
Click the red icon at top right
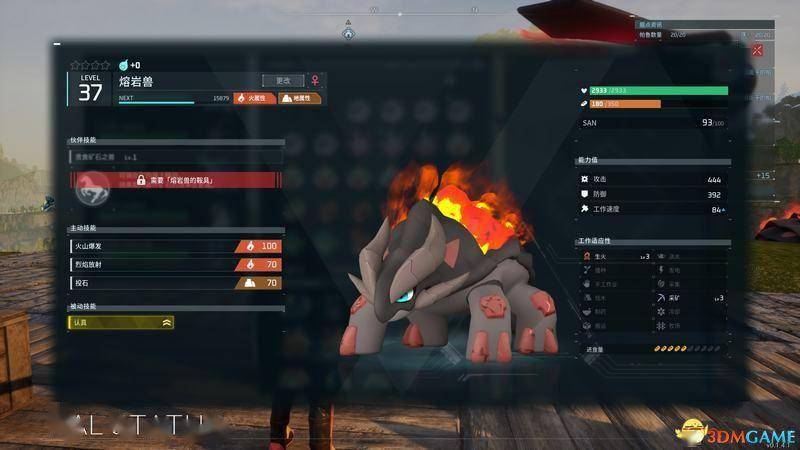coord(757,49)
